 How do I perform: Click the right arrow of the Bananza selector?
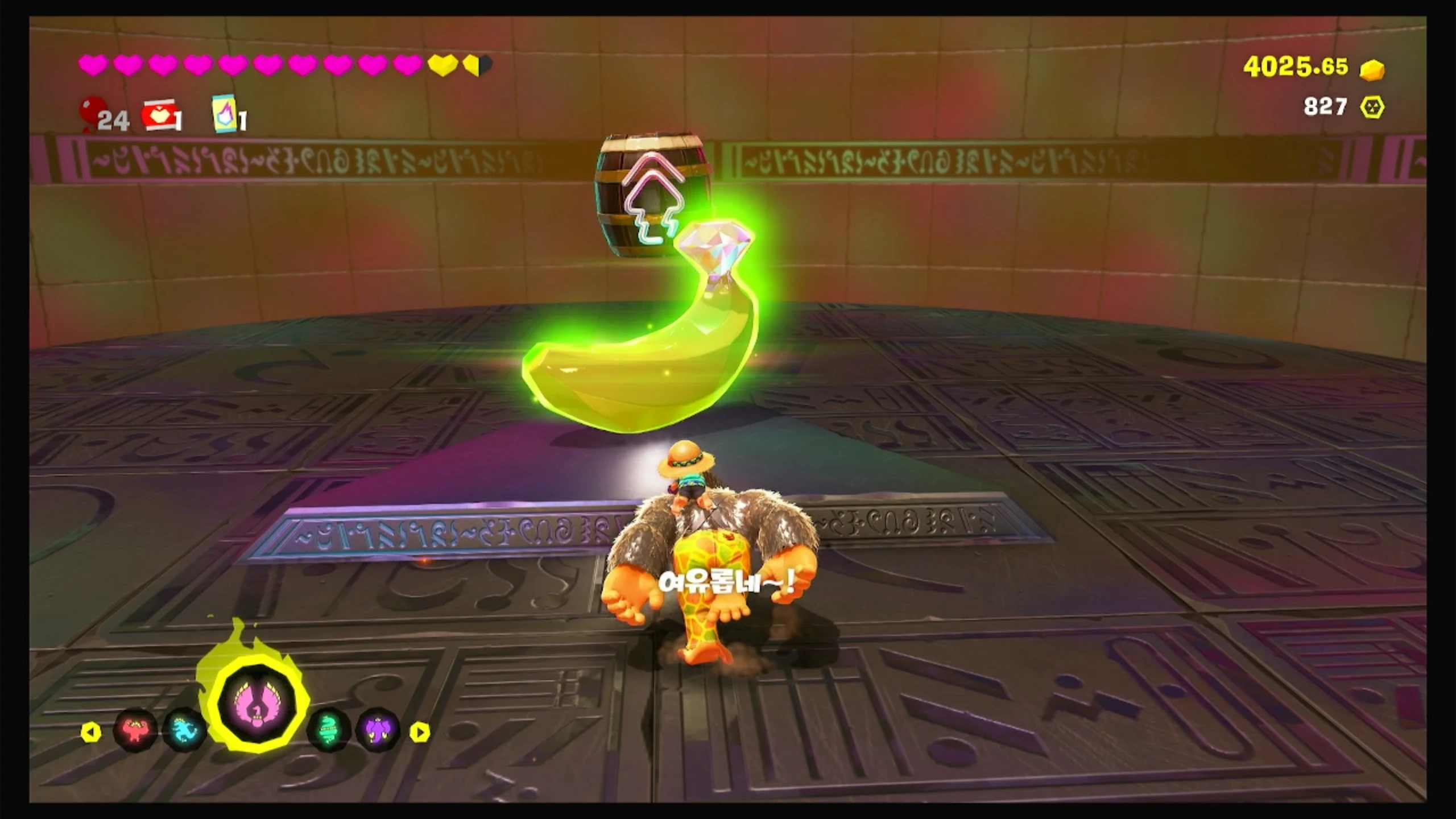pyautogui.click(x=420, y=733)
